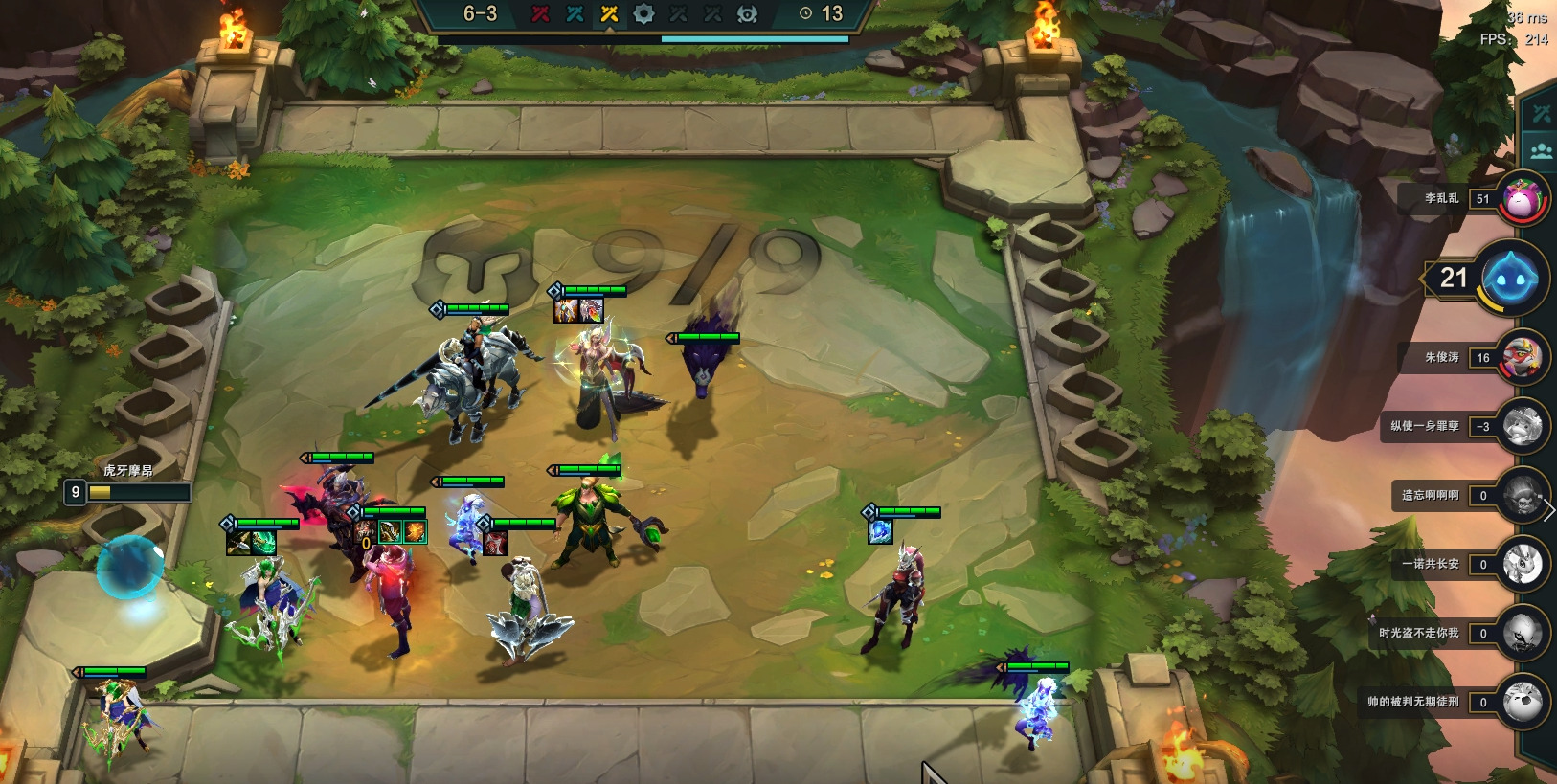
Task: Select the monster round marker in the stage tracker
Action: pyautogui.click(x=747, y=13)
